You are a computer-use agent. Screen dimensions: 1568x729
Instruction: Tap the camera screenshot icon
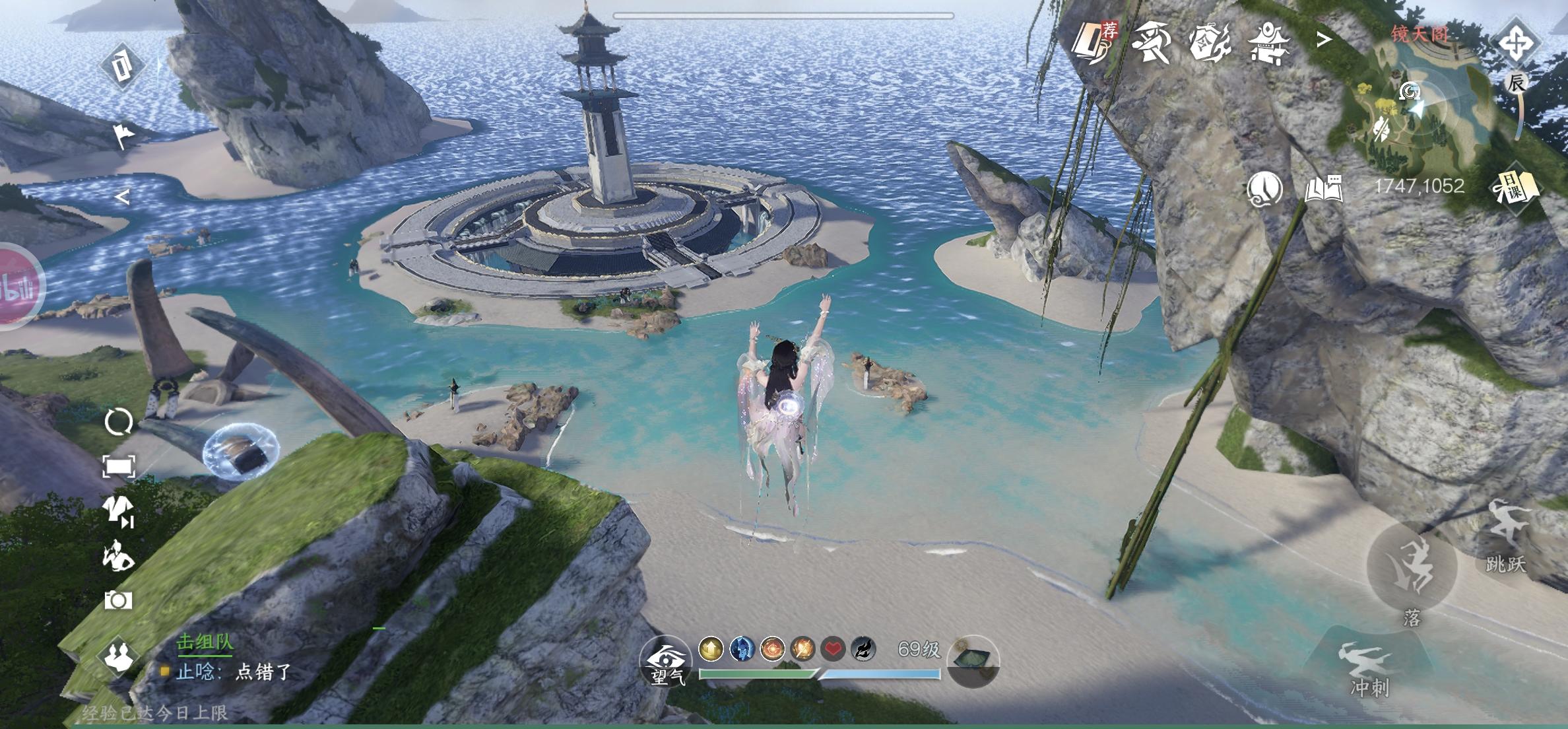coord(118,600)
